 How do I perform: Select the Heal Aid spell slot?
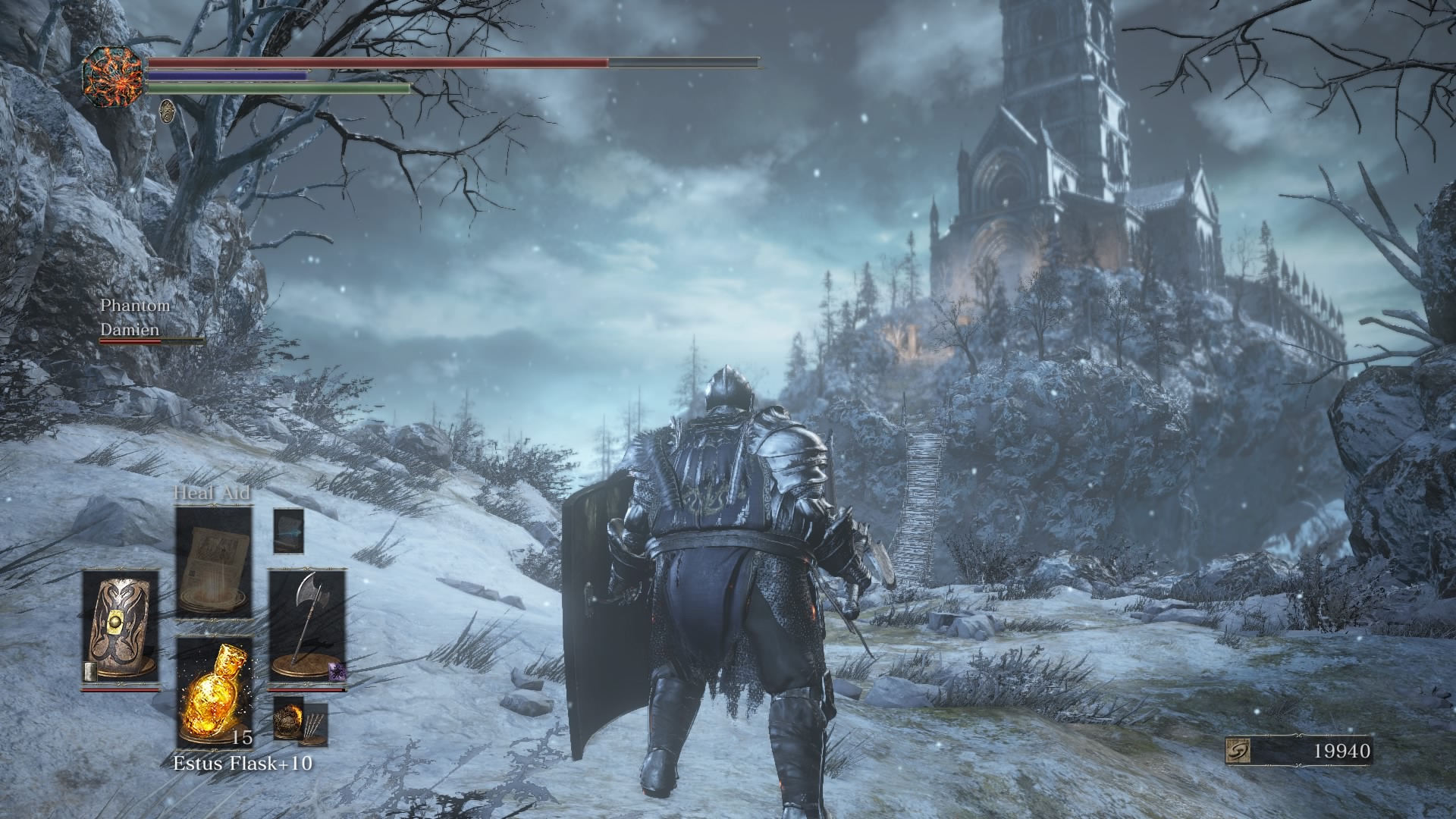coord(214,562)
